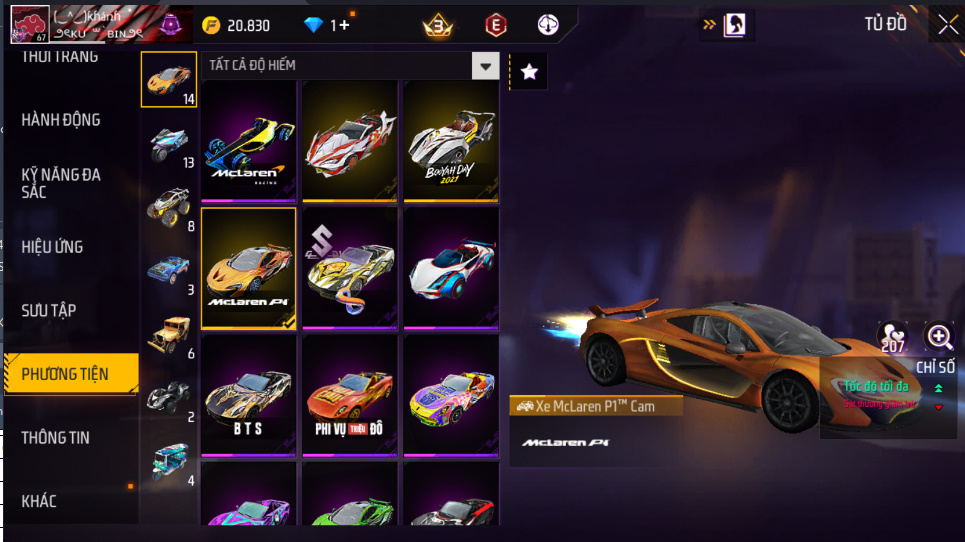The height and width of the screenshot is (542, 965).
Task: Switch to the Kỹ Năng Đa Sắc category
Action: click(61, 183)
